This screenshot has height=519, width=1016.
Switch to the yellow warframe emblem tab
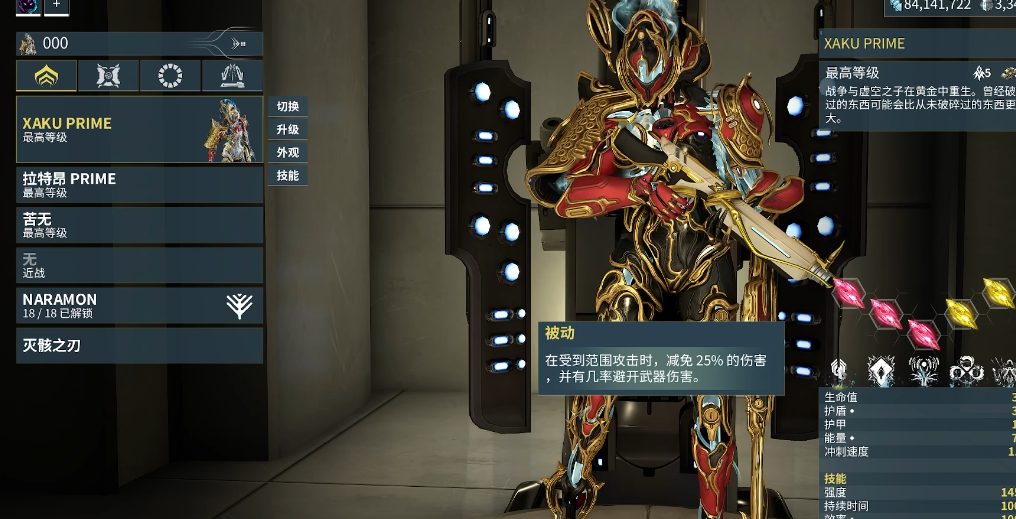point(46,76)
